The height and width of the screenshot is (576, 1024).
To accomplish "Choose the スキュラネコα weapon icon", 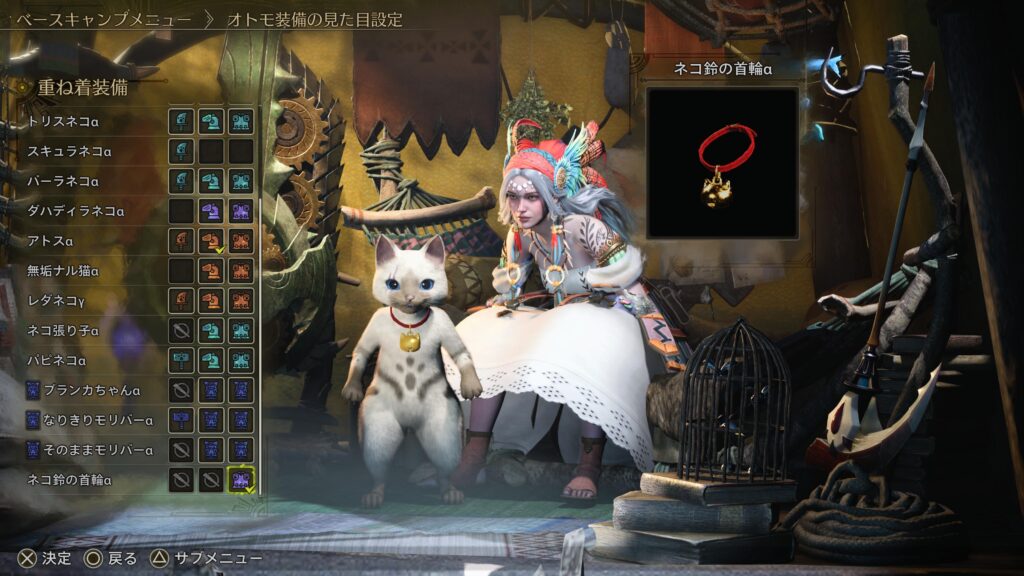I will (181, 152).
